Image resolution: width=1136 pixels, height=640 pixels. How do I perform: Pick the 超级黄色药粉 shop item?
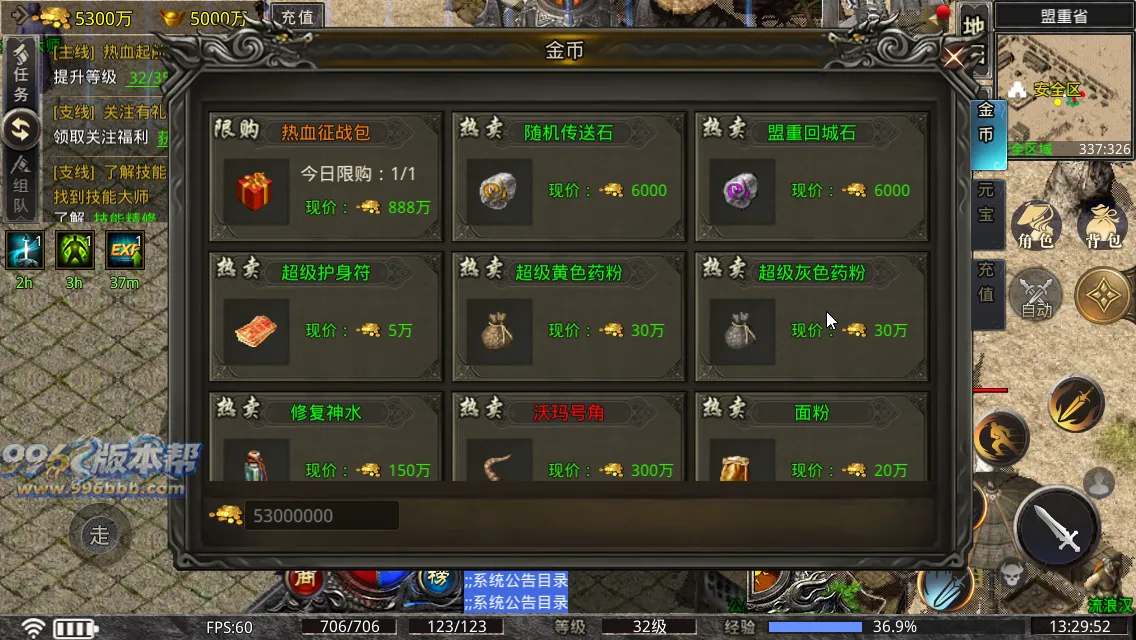tap(568, 317)
